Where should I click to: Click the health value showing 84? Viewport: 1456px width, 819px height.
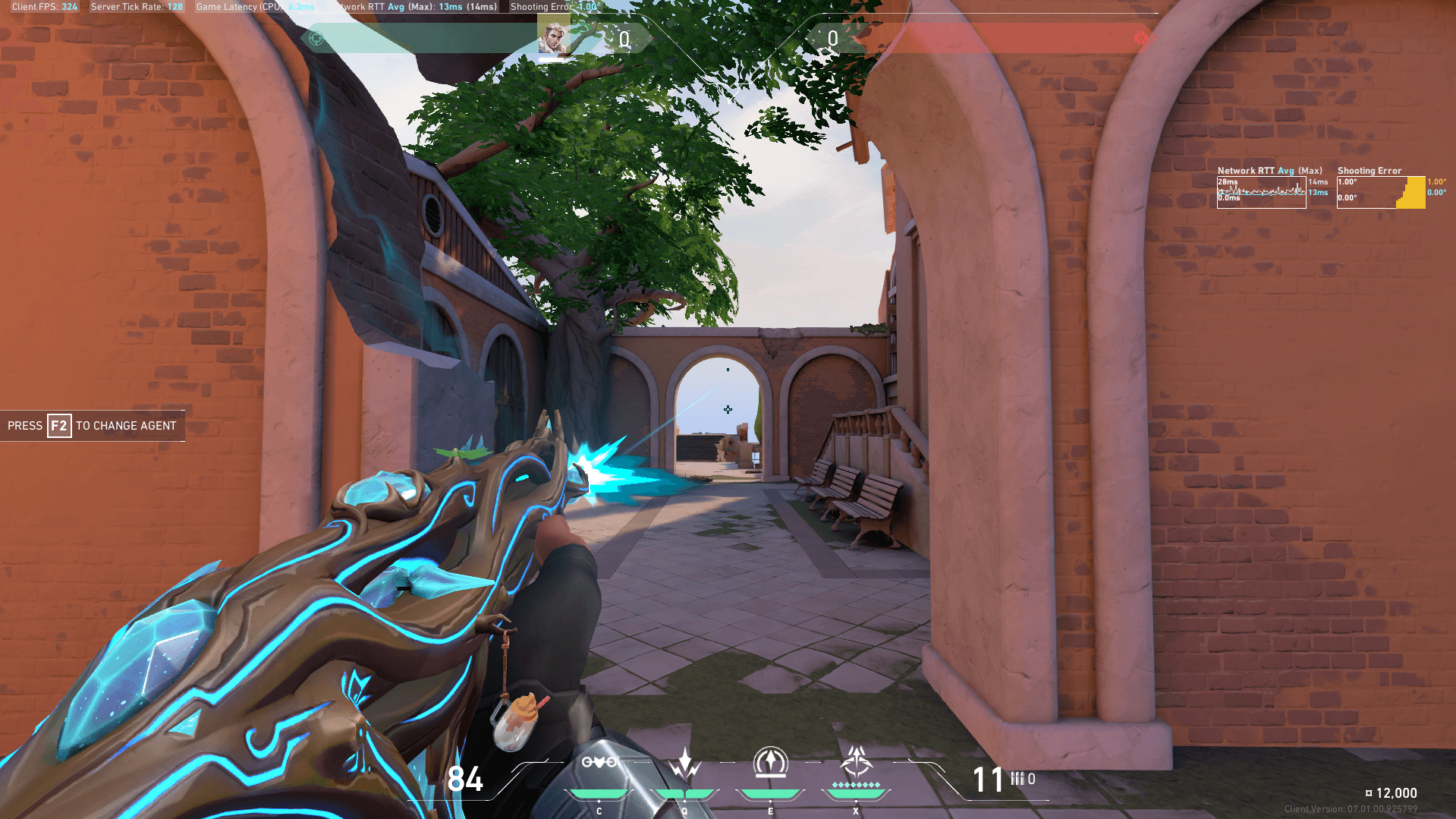pyautogui.click(x=466, y=779)
